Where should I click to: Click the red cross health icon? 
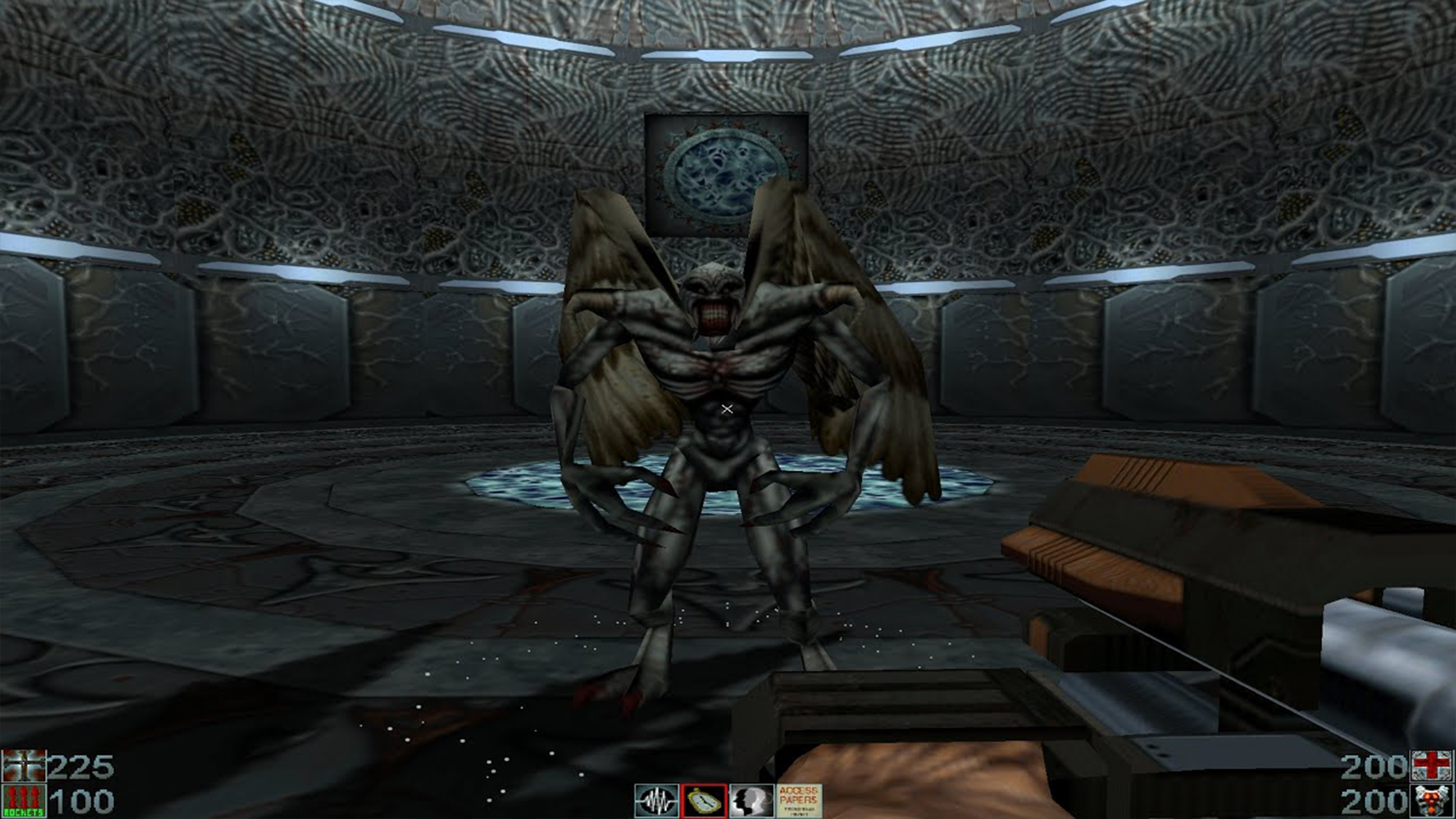(x=1432, y=766)
